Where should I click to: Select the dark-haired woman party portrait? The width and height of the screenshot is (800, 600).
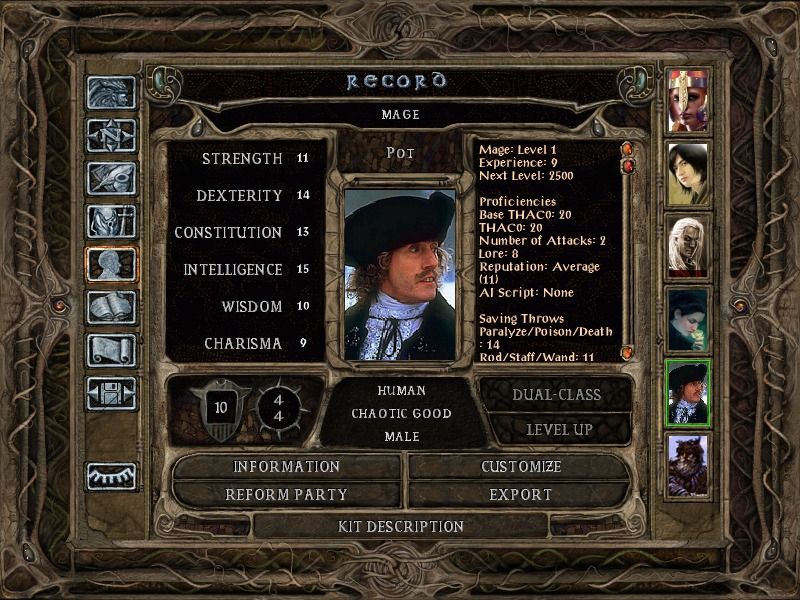[688, 172]
